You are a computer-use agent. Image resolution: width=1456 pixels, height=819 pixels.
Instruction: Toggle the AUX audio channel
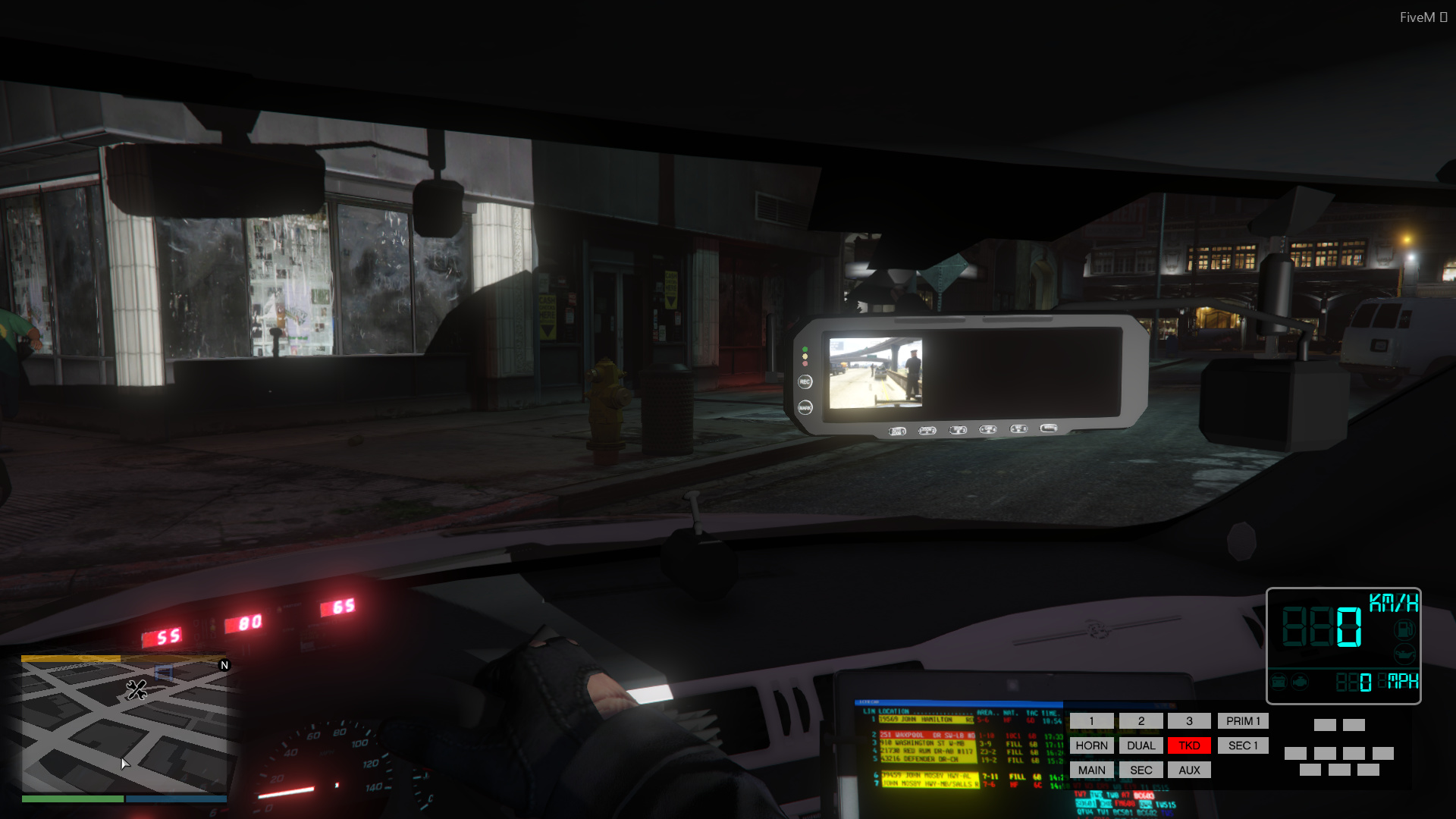coord(1189,770)
